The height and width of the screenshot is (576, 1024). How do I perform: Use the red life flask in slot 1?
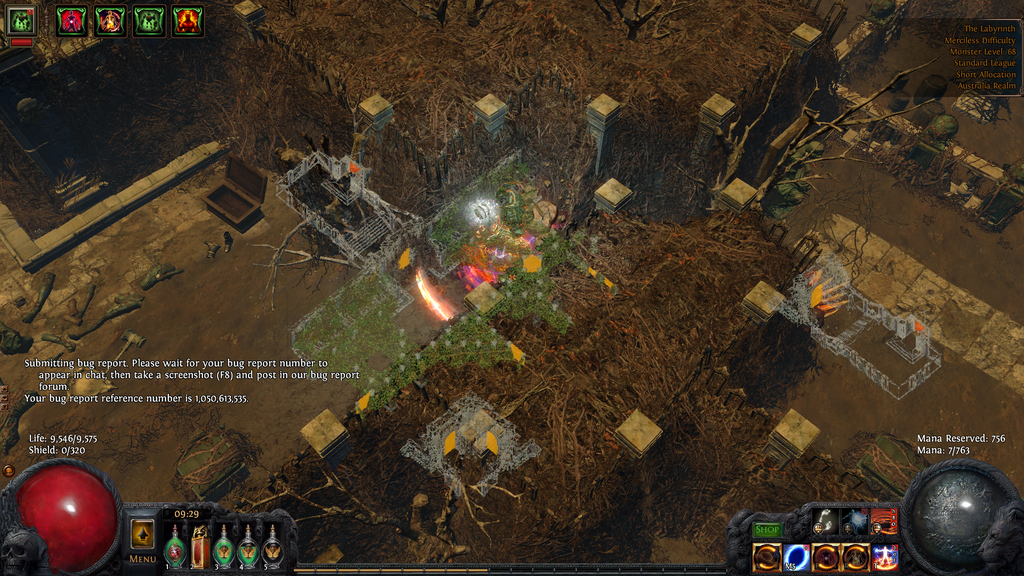pyautogui.click(x=175, y=549)
